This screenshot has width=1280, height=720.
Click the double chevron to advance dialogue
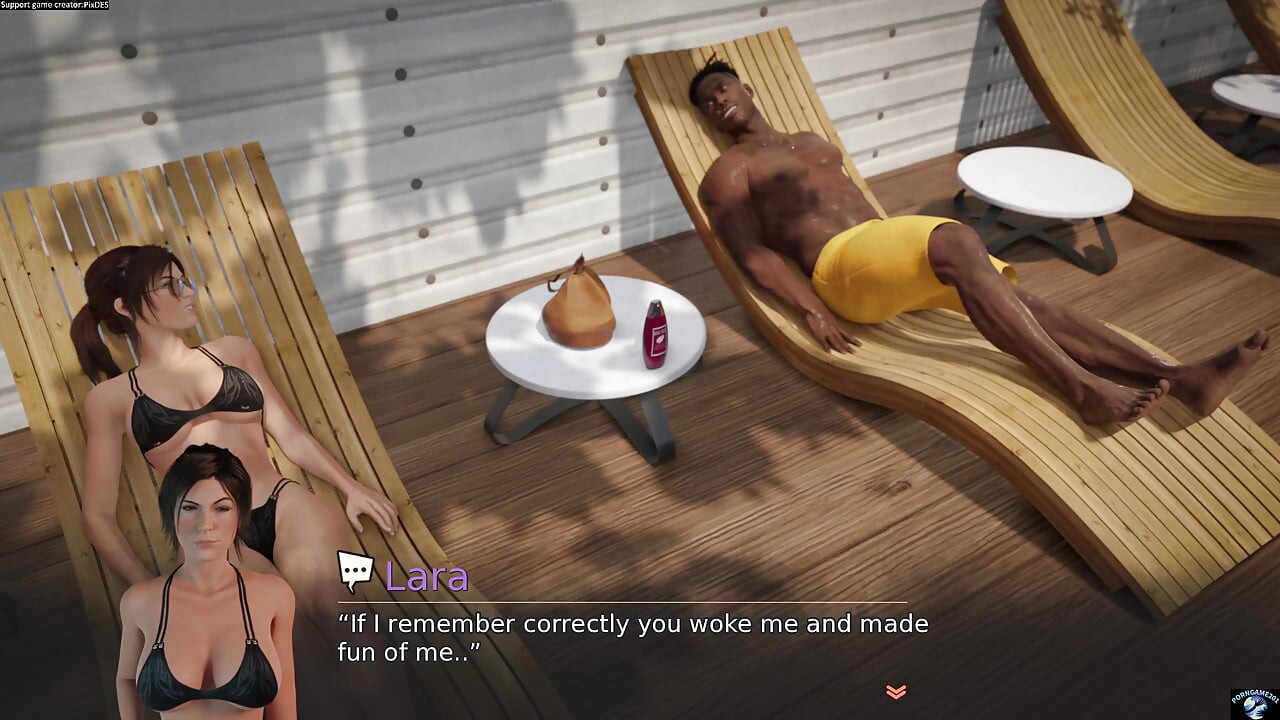click(895, 690)
